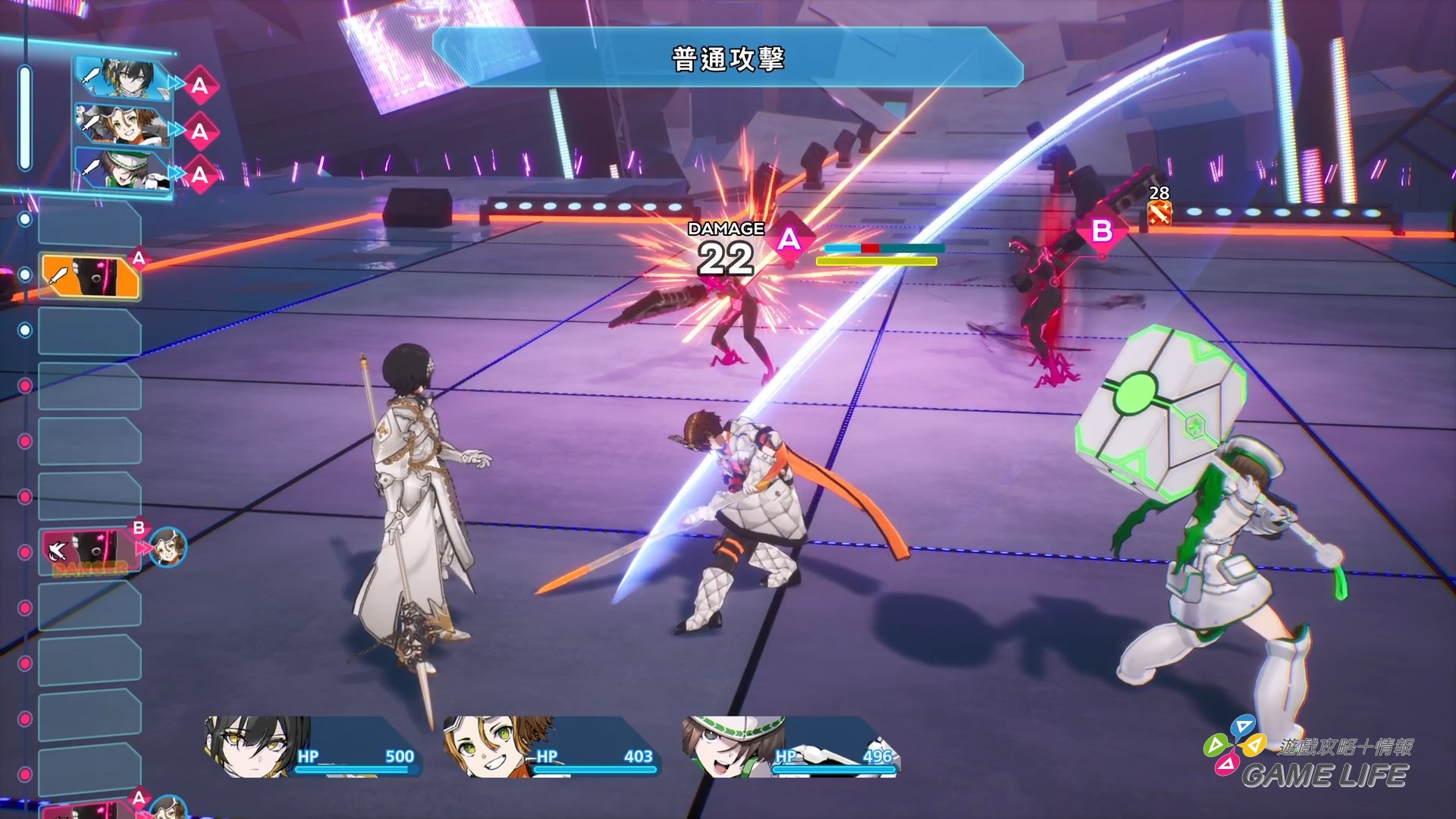Target enemy B via its diamond marker
1456x819 pixels.
(x=1101, y=231)
